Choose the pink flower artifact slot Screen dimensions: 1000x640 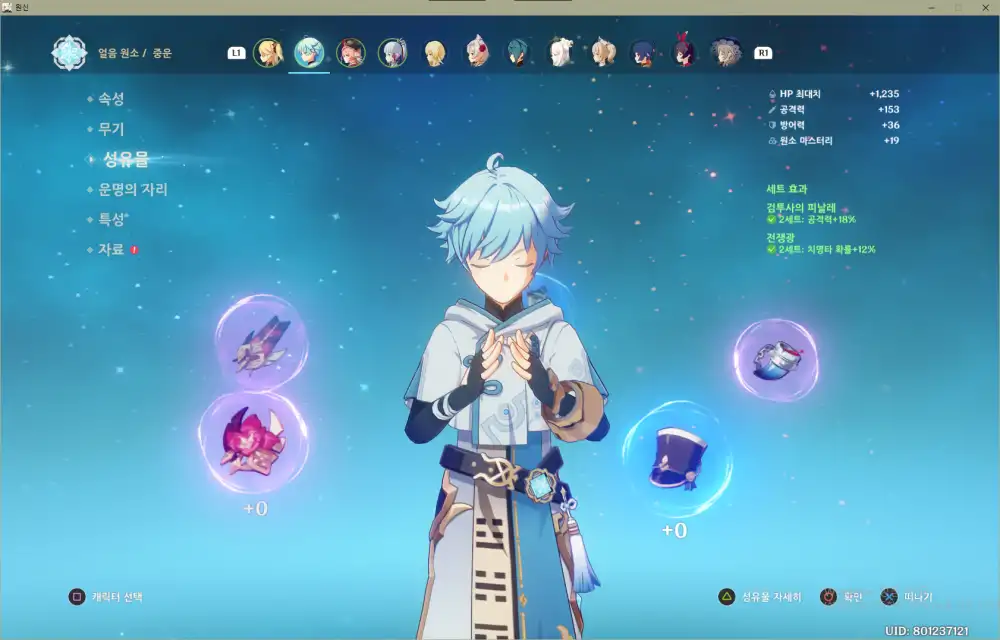[252, 442]
